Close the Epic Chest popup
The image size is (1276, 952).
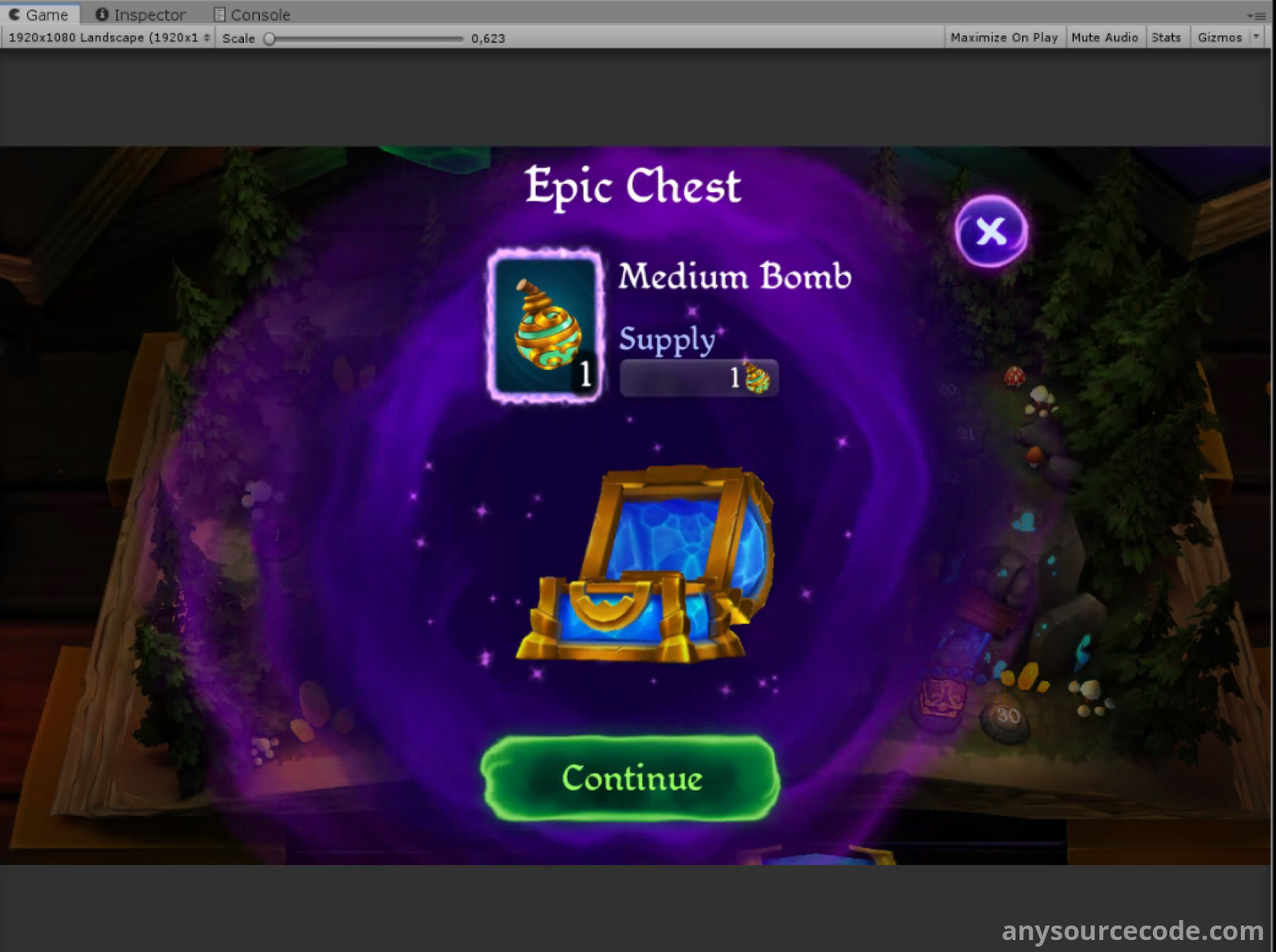[x=990, y=232]
